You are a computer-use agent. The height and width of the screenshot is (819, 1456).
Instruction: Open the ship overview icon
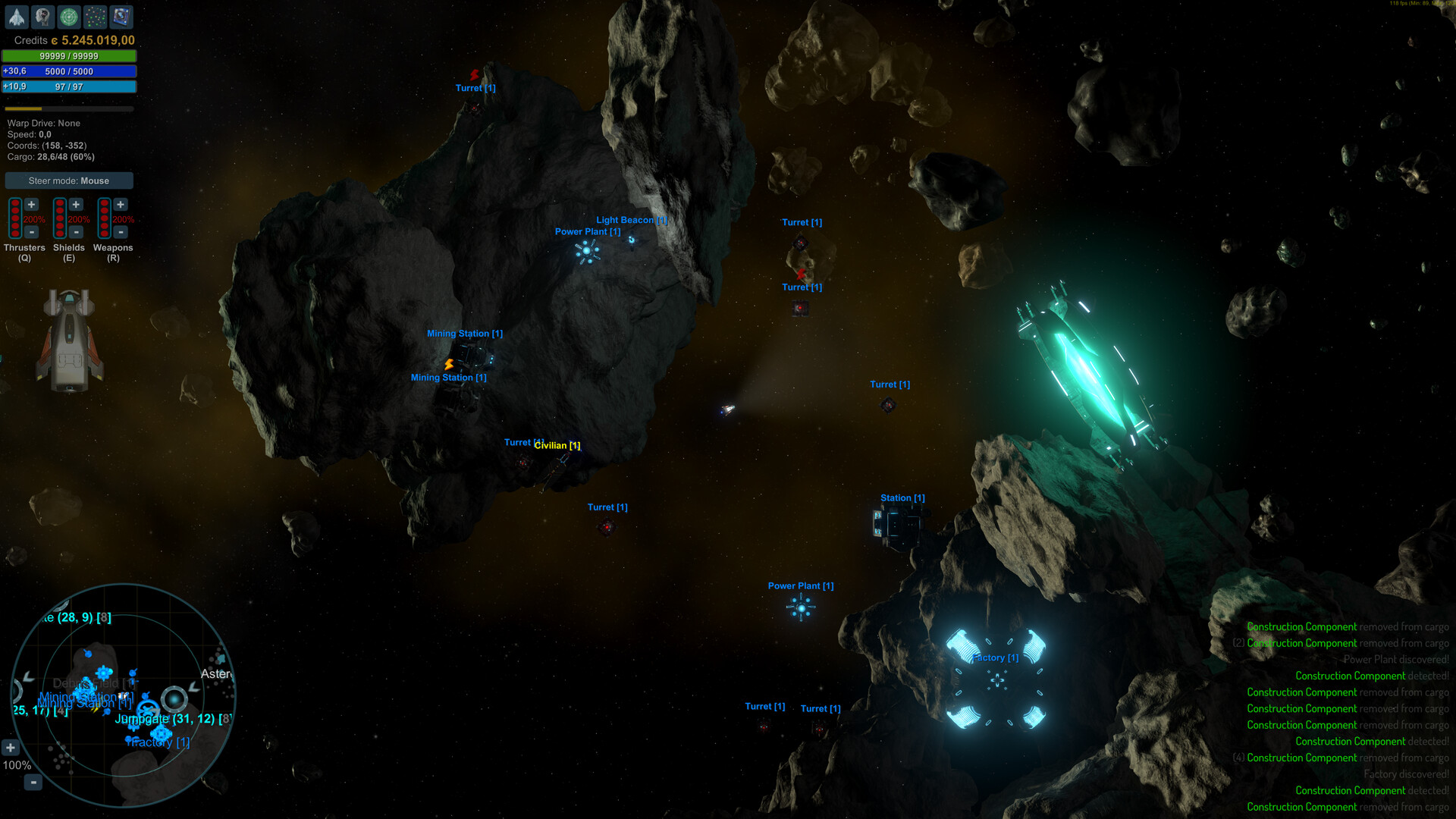[x=17, y=17]
